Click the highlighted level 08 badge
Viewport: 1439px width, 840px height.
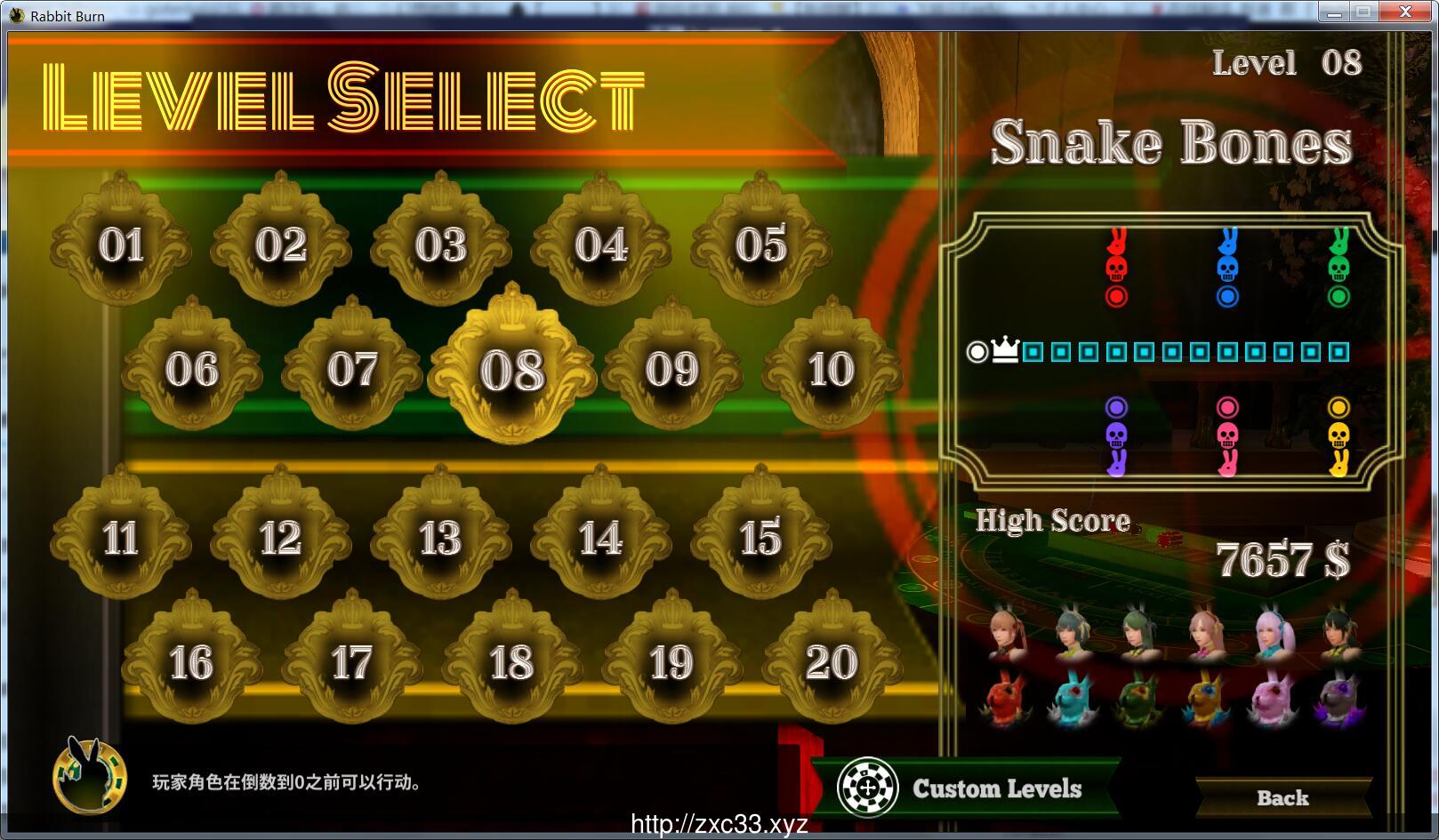point(511,370)
